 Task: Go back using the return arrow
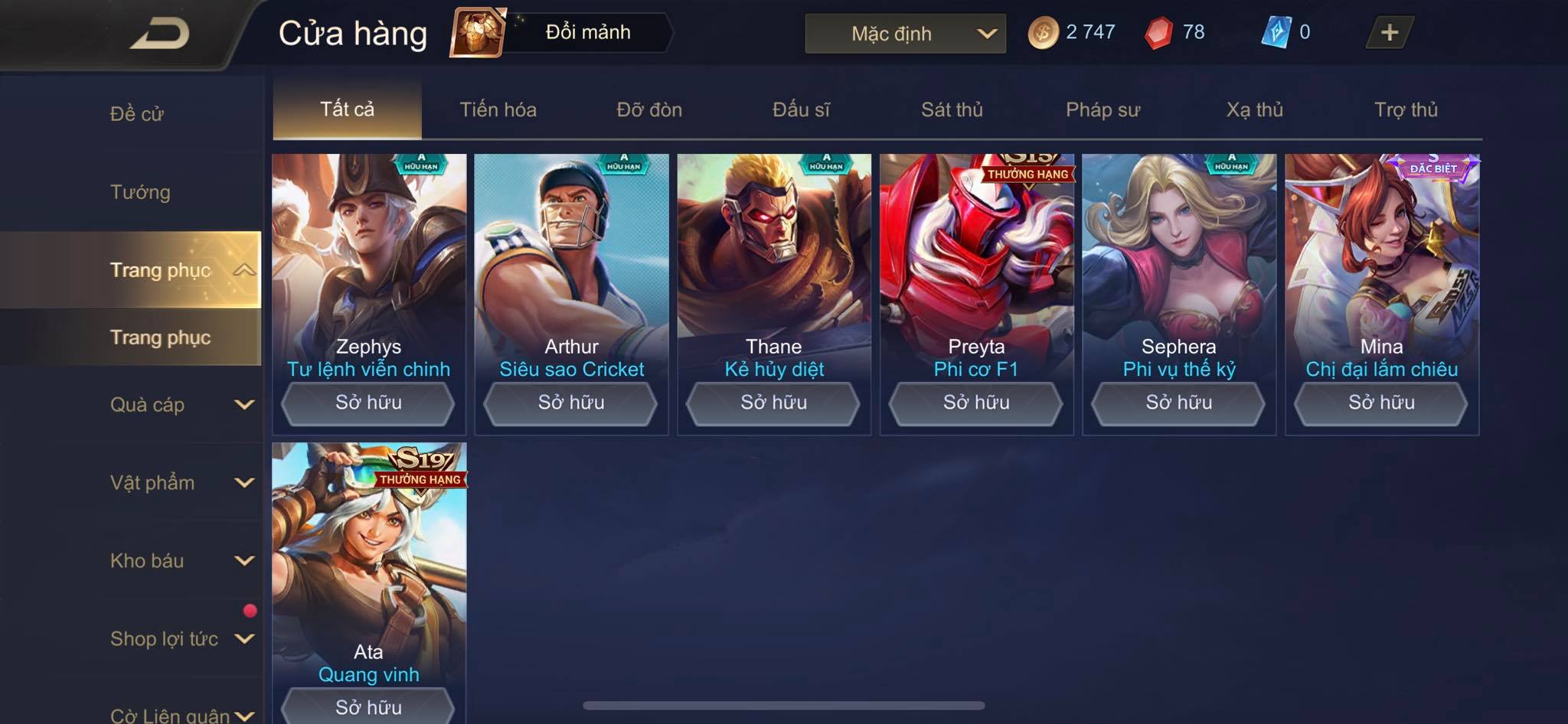click(159, 34)
